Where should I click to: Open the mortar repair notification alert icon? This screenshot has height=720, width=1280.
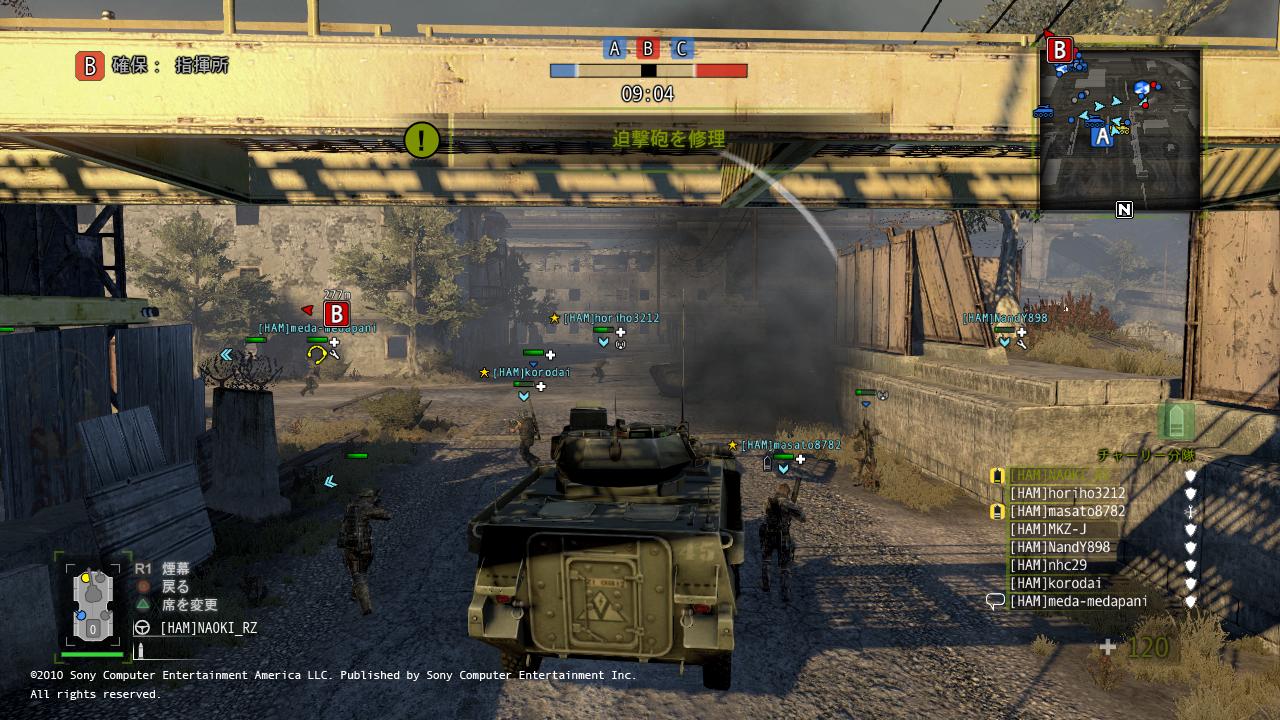pyautogui.click(x=421, y=140)
